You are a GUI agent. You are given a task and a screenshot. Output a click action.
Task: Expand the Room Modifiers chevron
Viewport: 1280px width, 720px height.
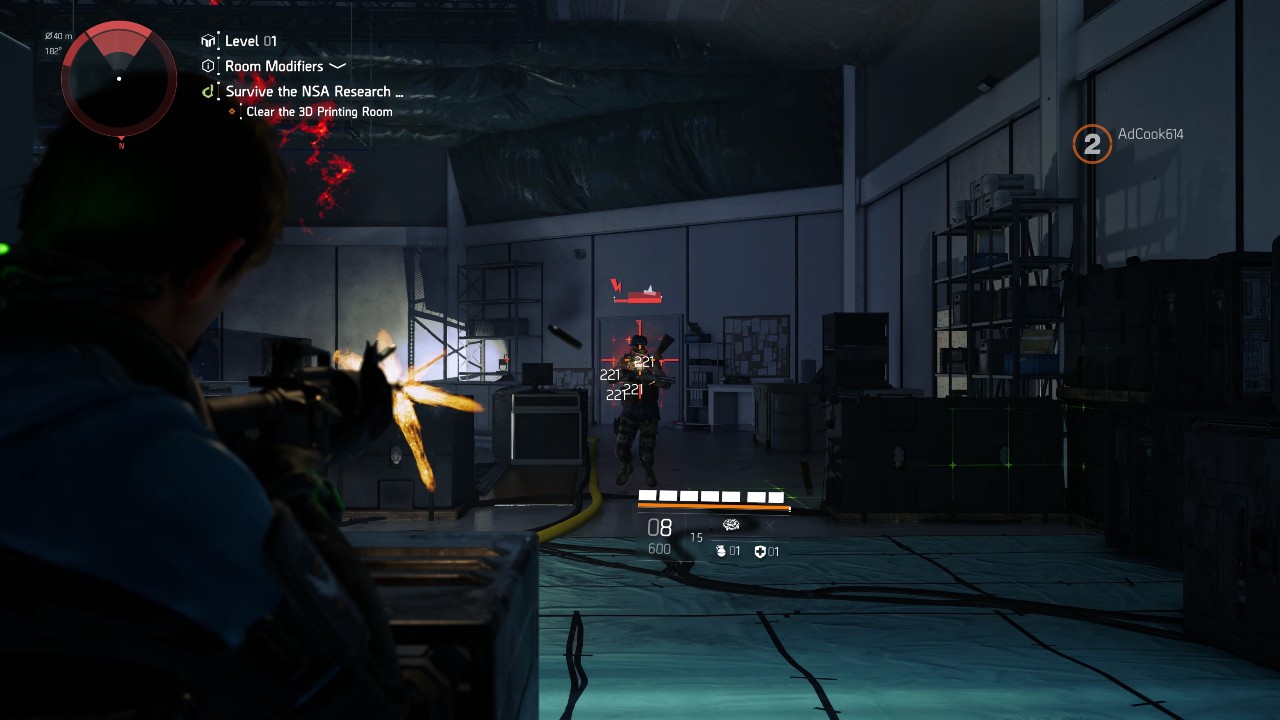[x=337, y=66]
